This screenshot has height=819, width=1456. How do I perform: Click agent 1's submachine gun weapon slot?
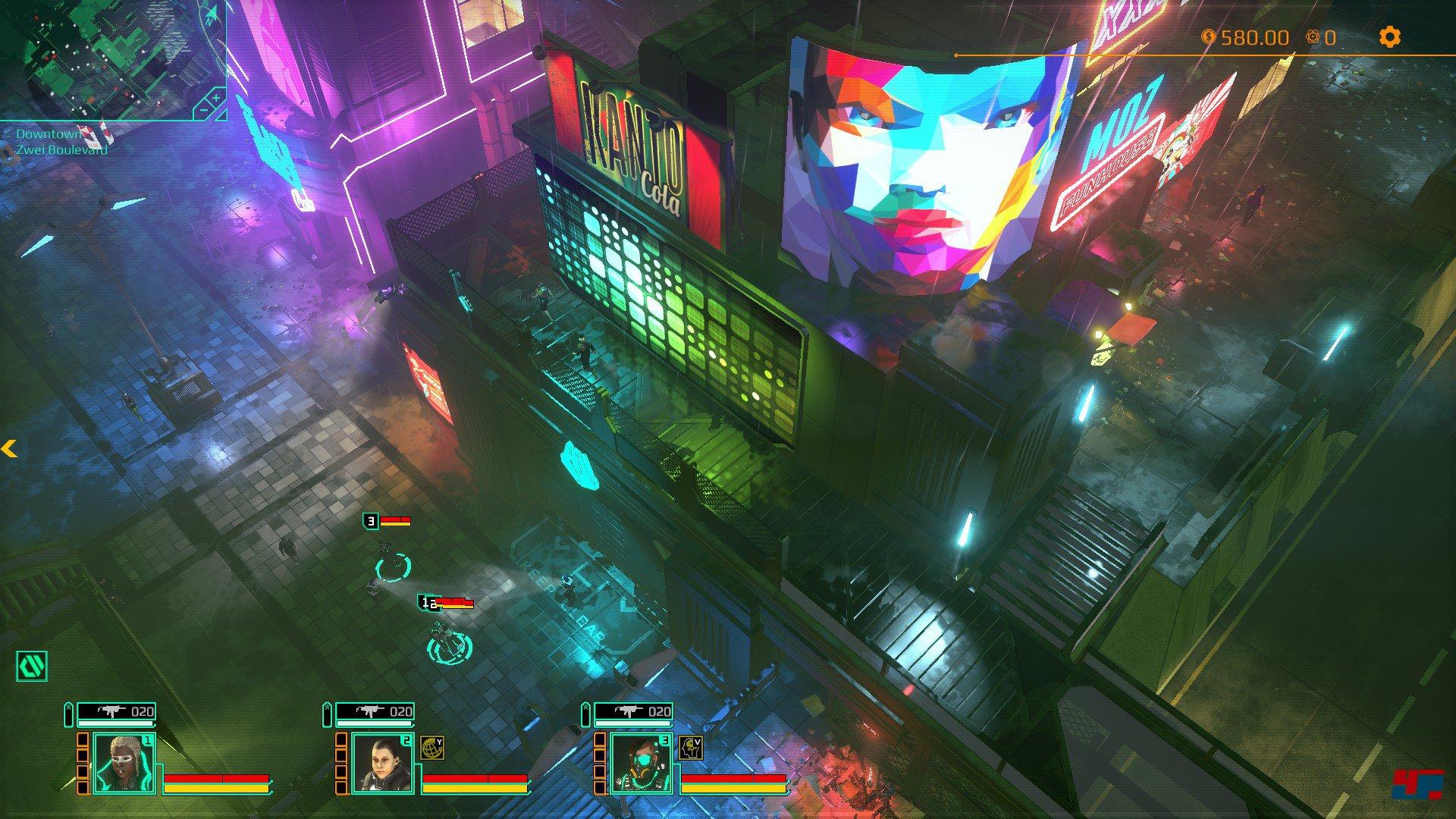tap(117, 711)
